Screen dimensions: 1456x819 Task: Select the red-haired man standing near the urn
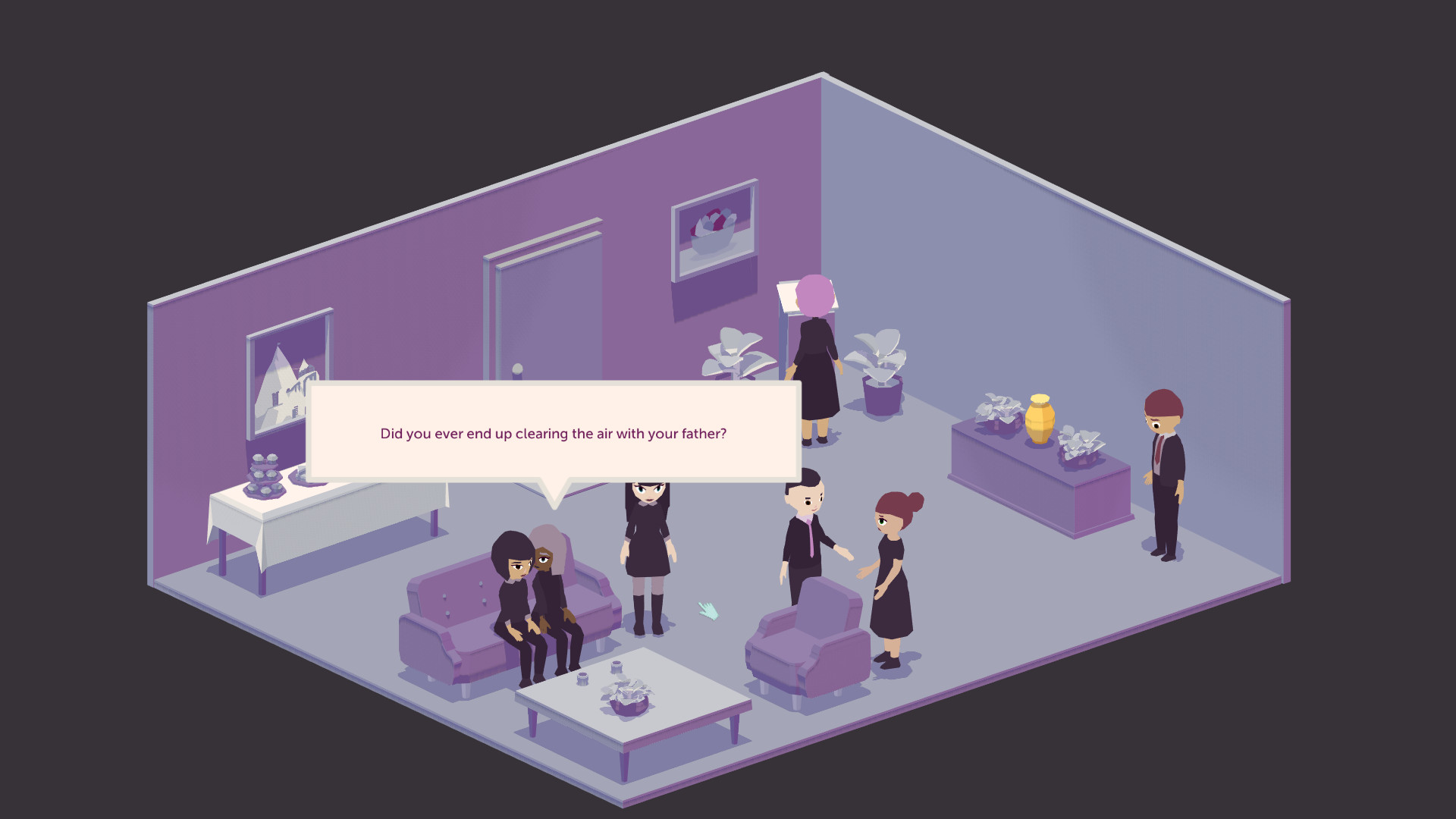[1163, 463]
